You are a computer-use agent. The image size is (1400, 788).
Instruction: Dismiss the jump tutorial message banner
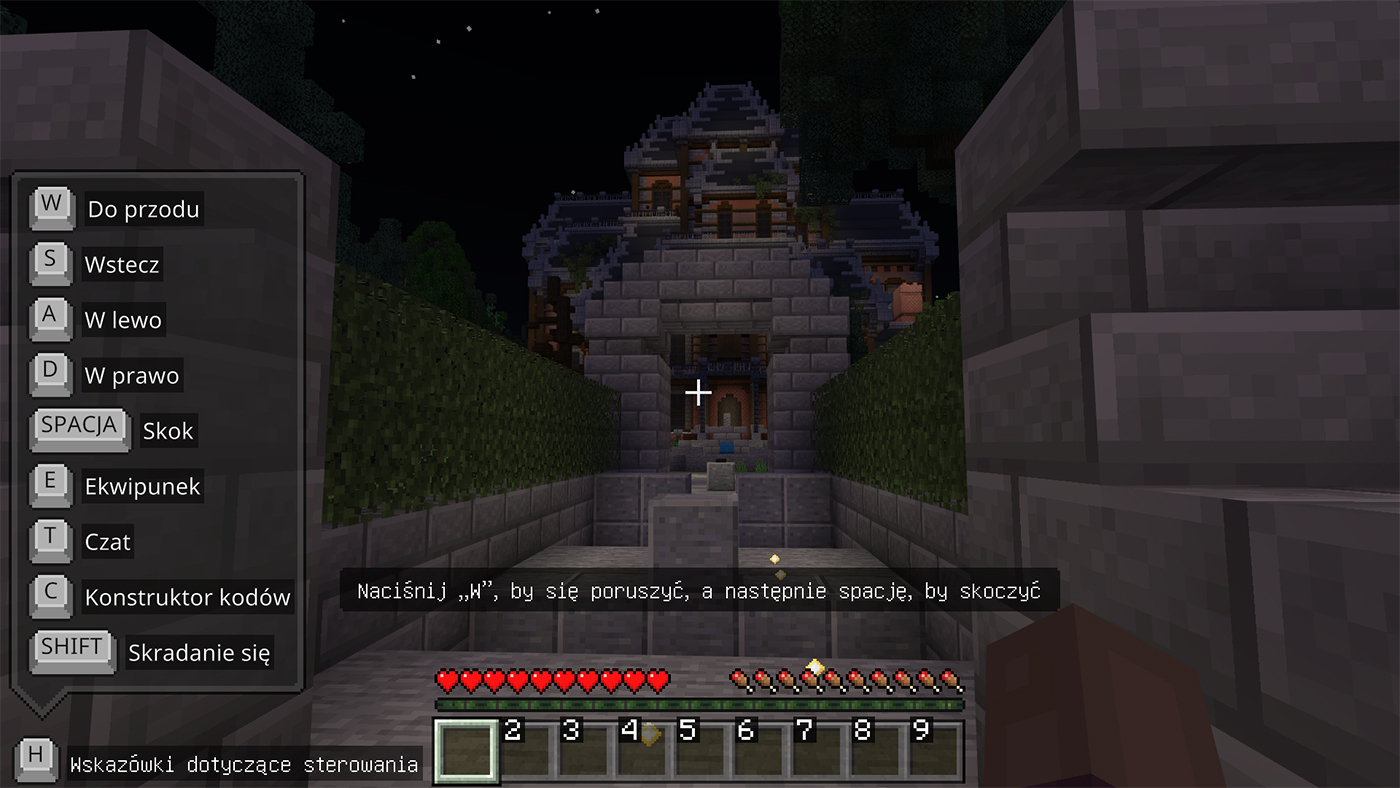[x=699, y=591]
